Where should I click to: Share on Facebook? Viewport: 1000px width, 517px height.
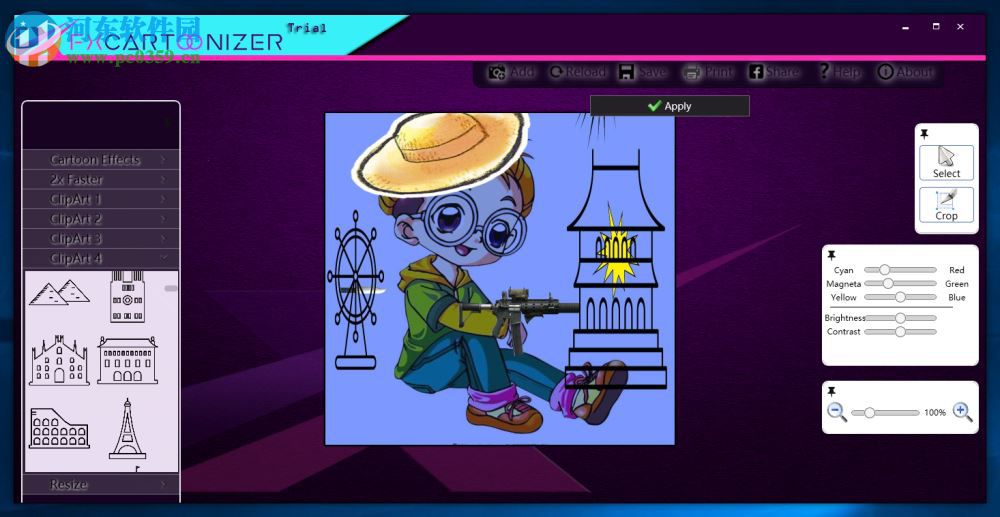coord(774,72)
